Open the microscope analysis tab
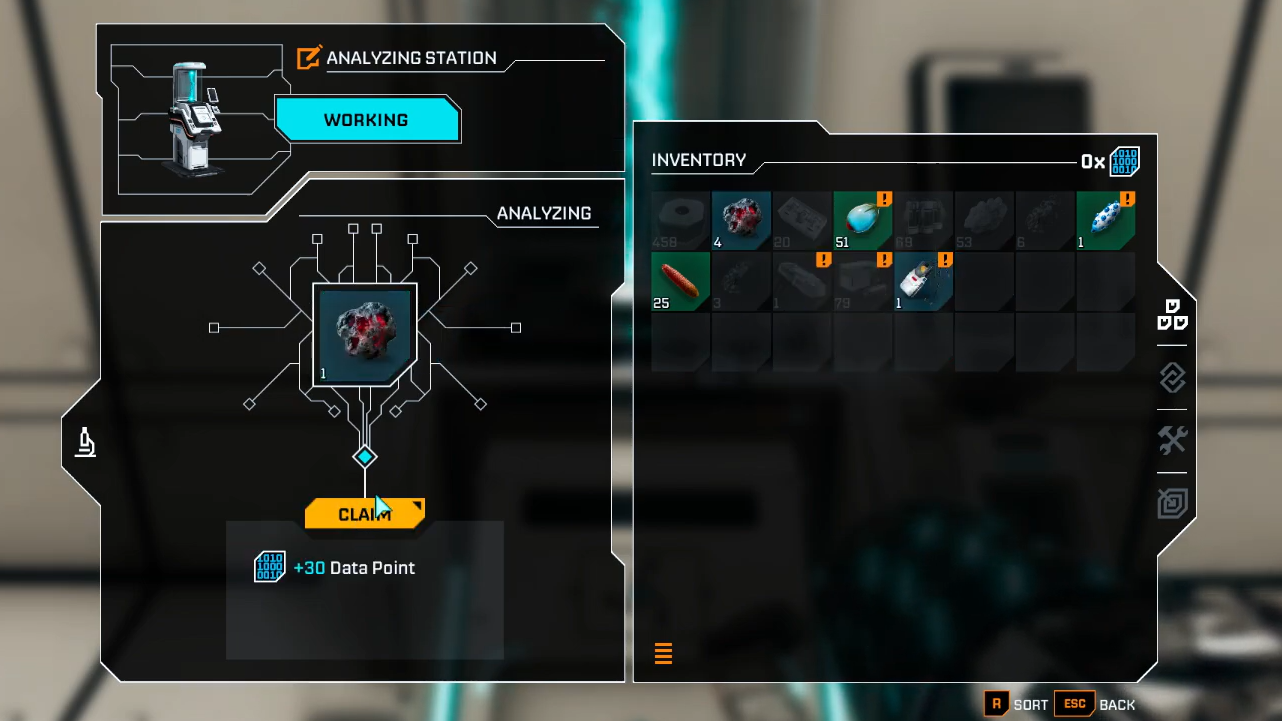The width and height of the screenshot is (1282, 721). click(86, 441)
